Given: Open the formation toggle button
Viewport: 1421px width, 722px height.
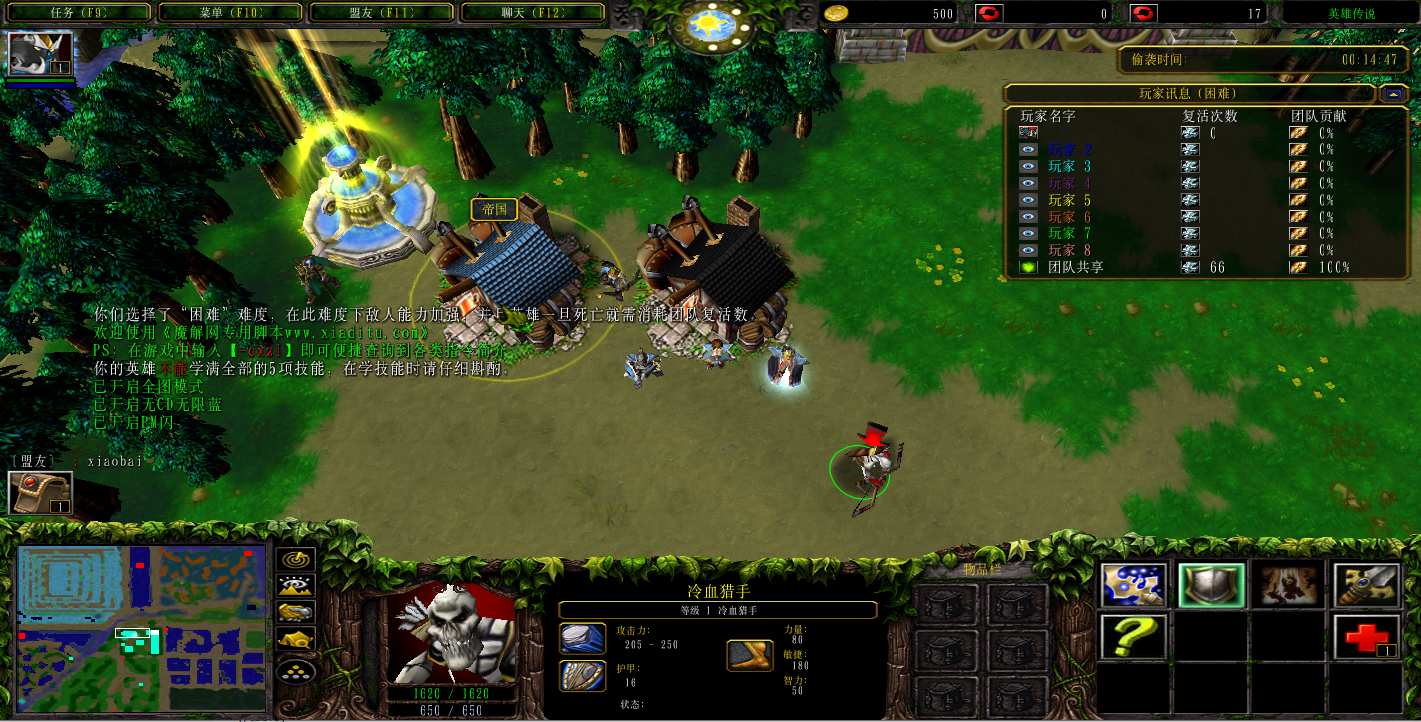Looking at the screenshot, I should 296,669.
